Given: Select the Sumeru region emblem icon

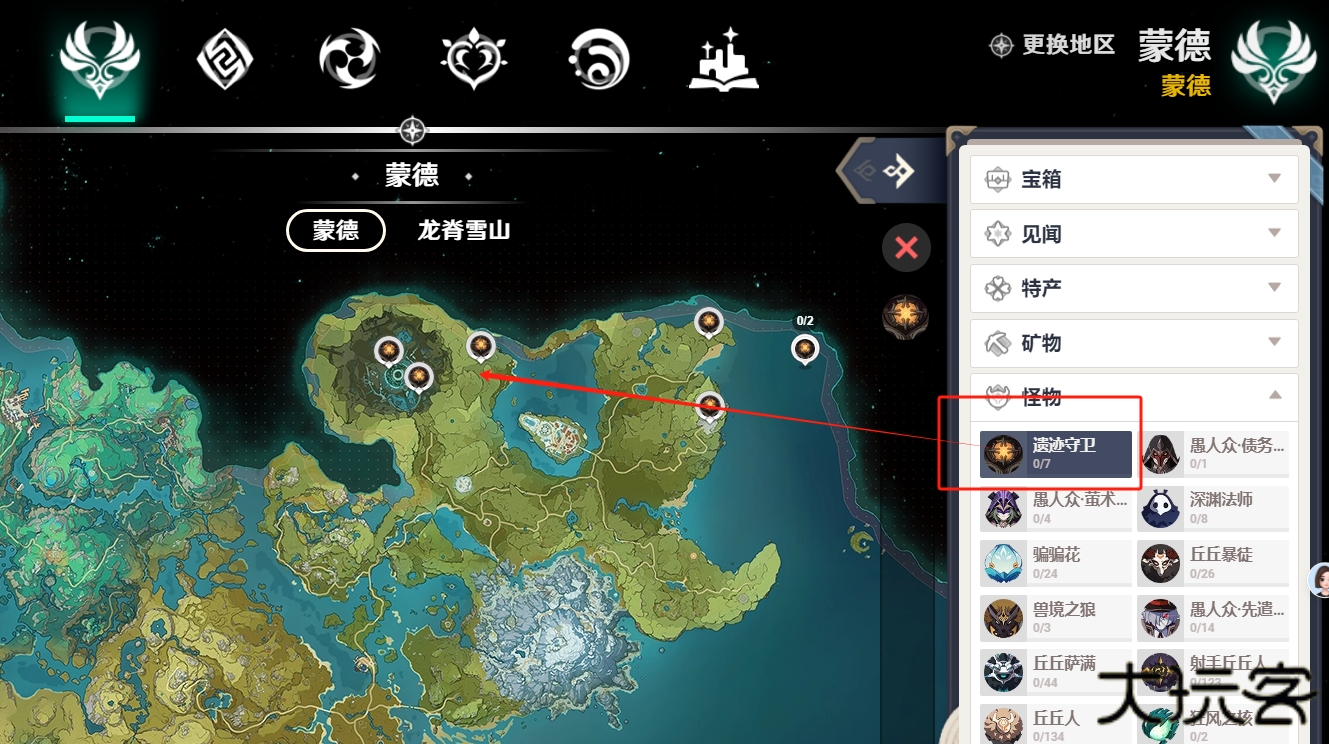Looking at the screenshot, I should 473,58.
